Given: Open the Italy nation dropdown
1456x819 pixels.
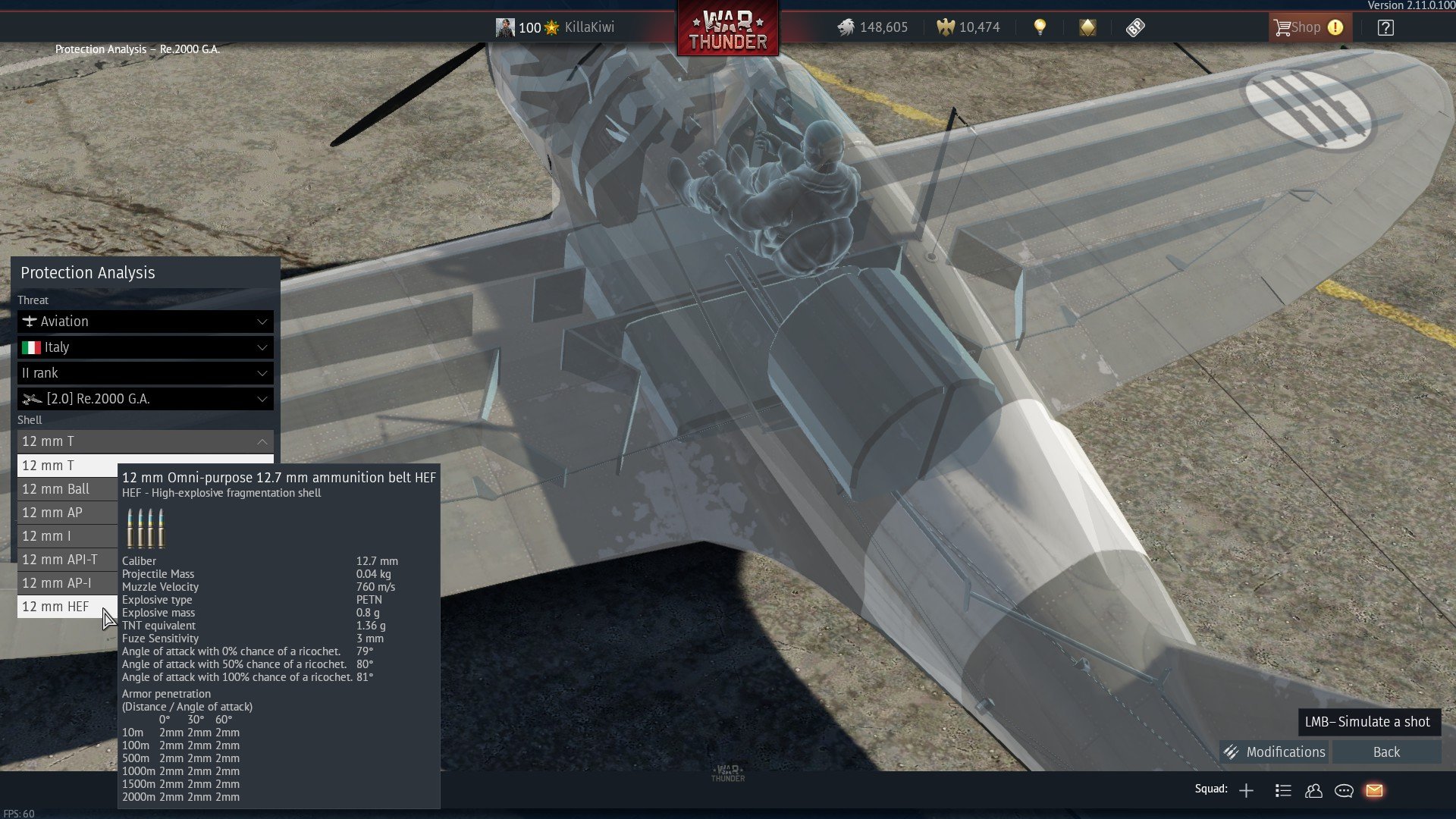Looking at the screenshot, I should click(145, 347).
